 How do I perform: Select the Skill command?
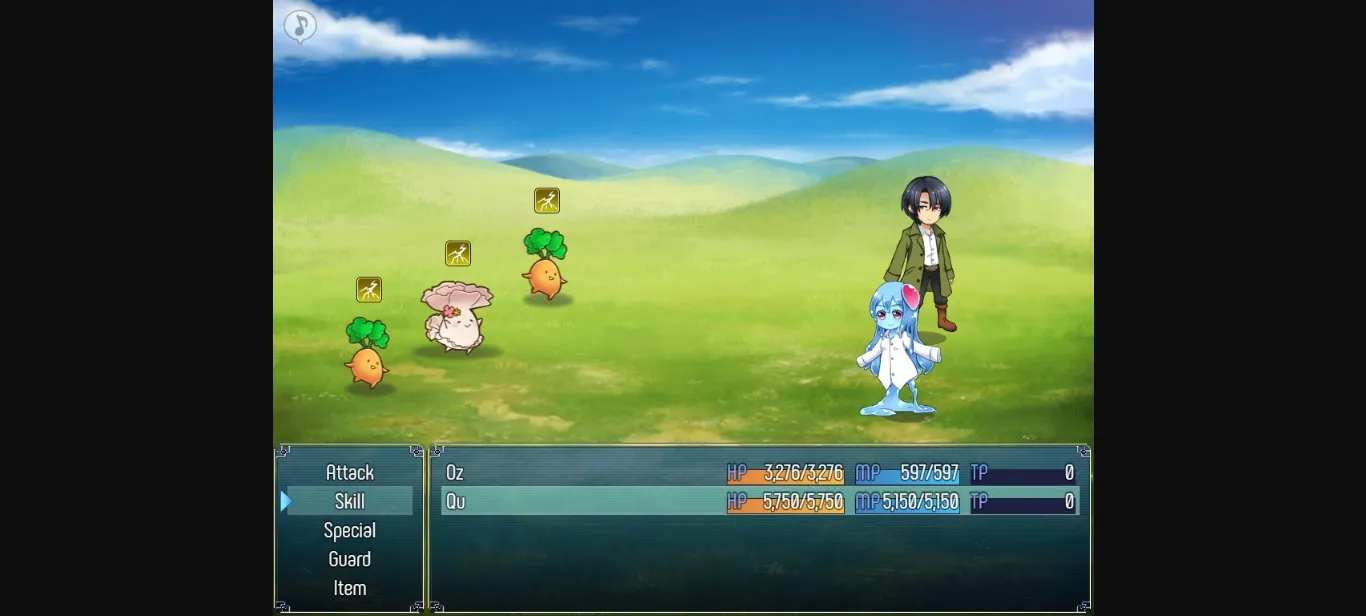click(349, 501)
